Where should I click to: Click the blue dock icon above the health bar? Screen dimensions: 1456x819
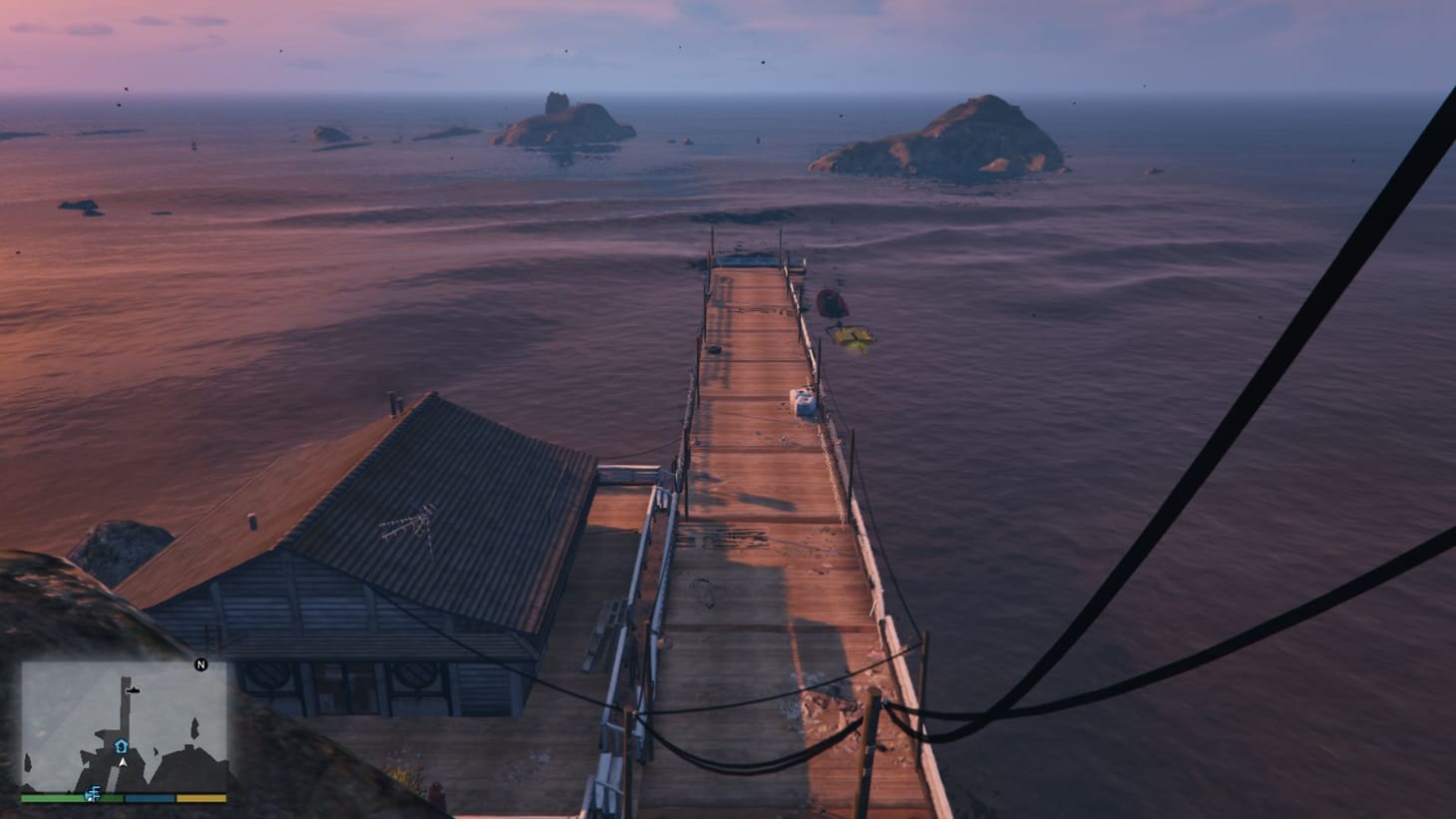[93, 794]
